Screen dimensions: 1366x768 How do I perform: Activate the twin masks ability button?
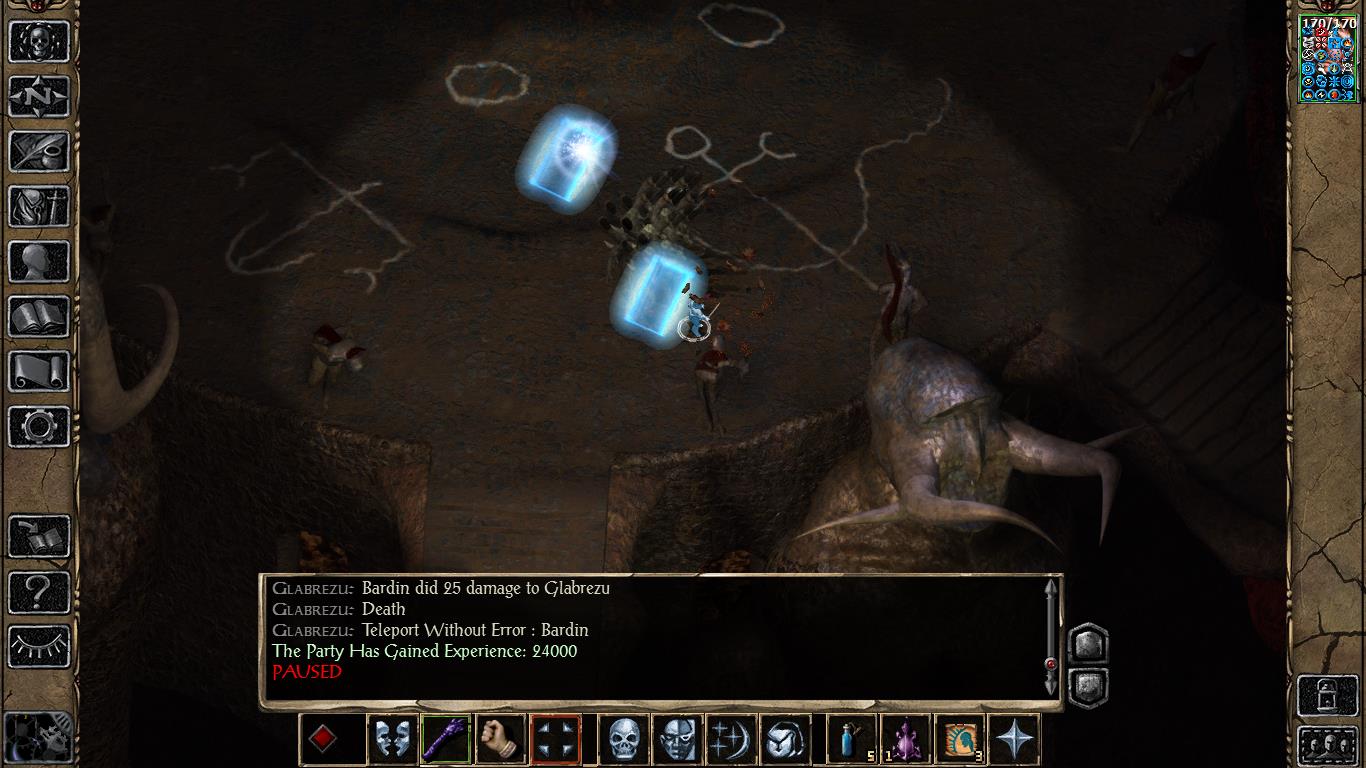[392, 740]
